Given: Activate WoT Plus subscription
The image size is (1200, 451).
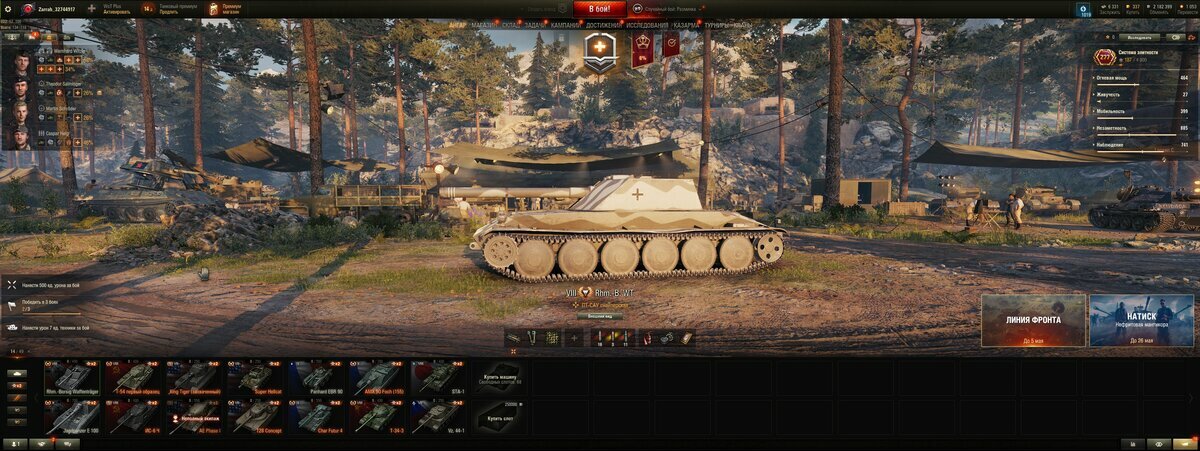Looking at the screenshot, I should coord(116,9).
